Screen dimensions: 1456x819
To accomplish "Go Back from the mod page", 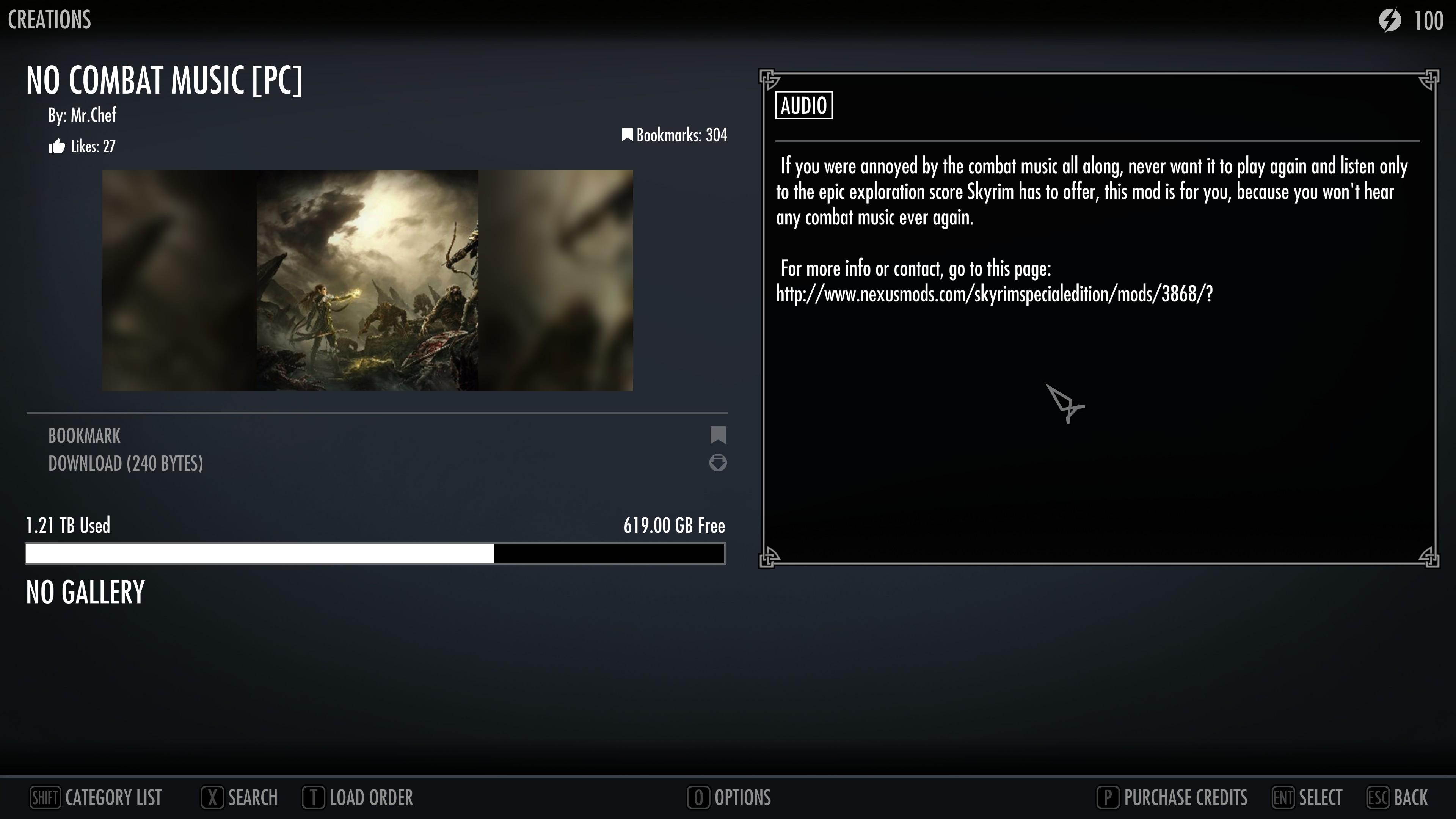I will [1397, 797].
